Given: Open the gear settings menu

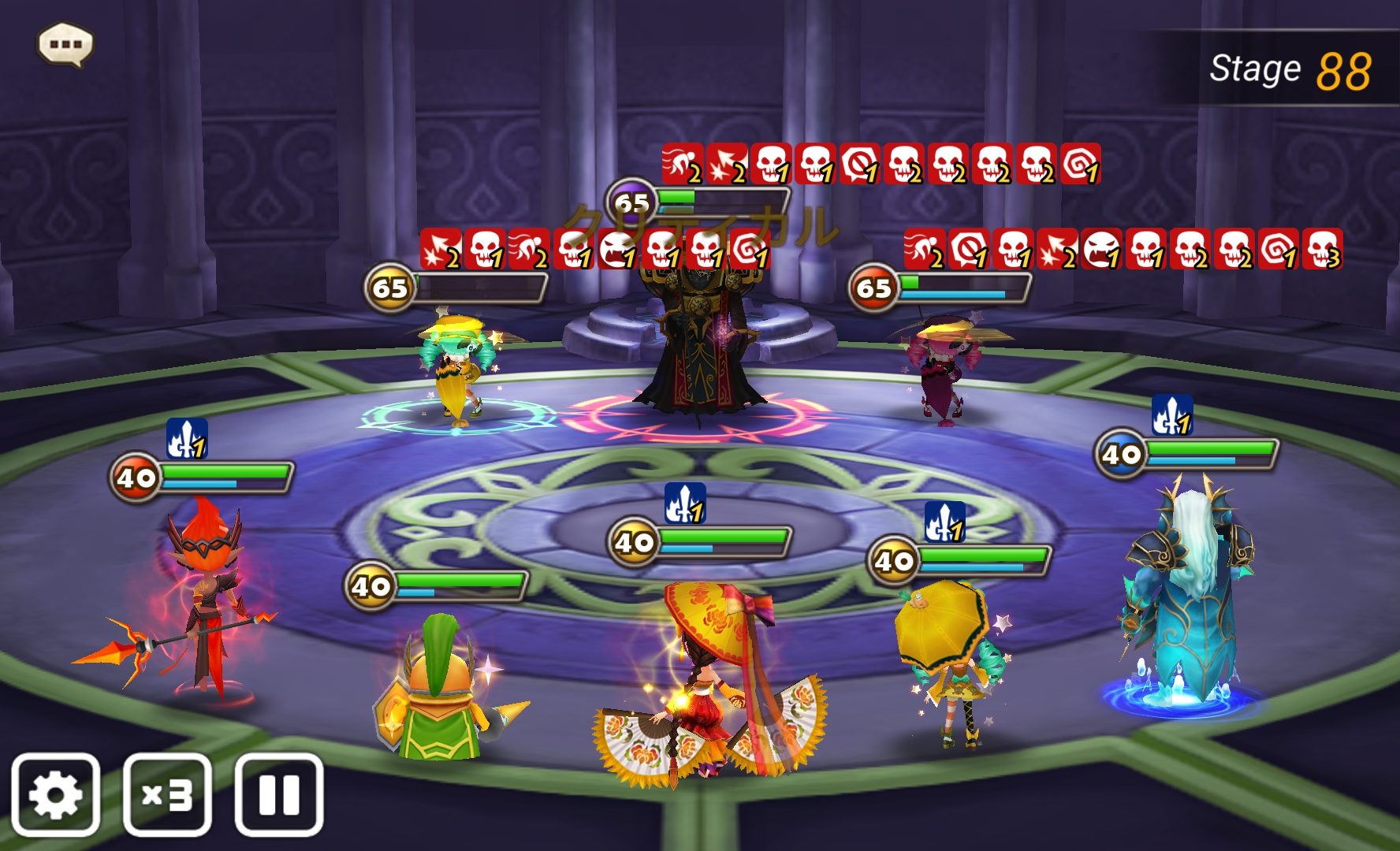Looking at the screenshot, I should pyautogui.click(x=55, y=794).
